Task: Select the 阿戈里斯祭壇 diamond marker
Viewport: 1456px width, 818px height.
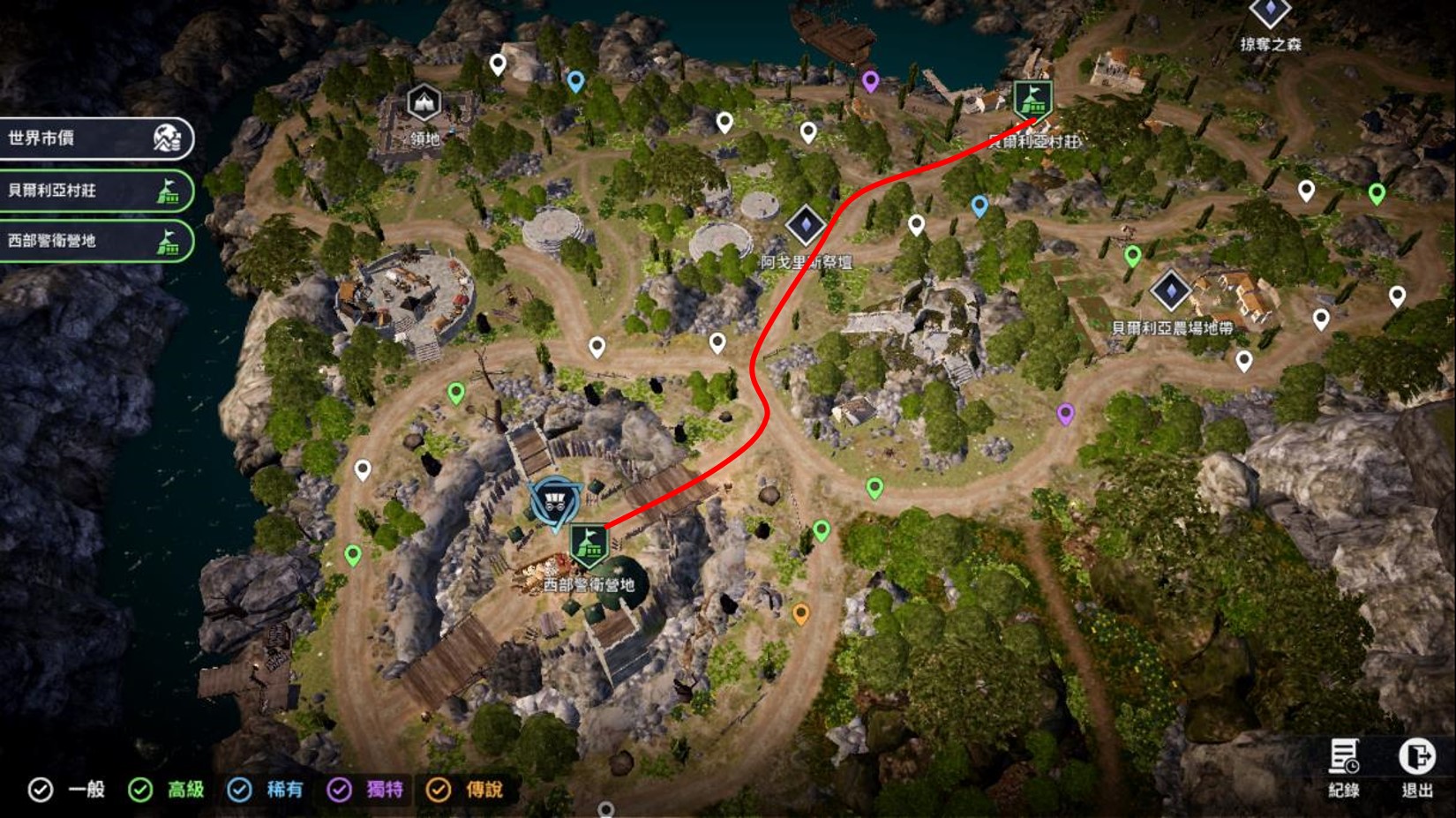Action: click(805, 226)
